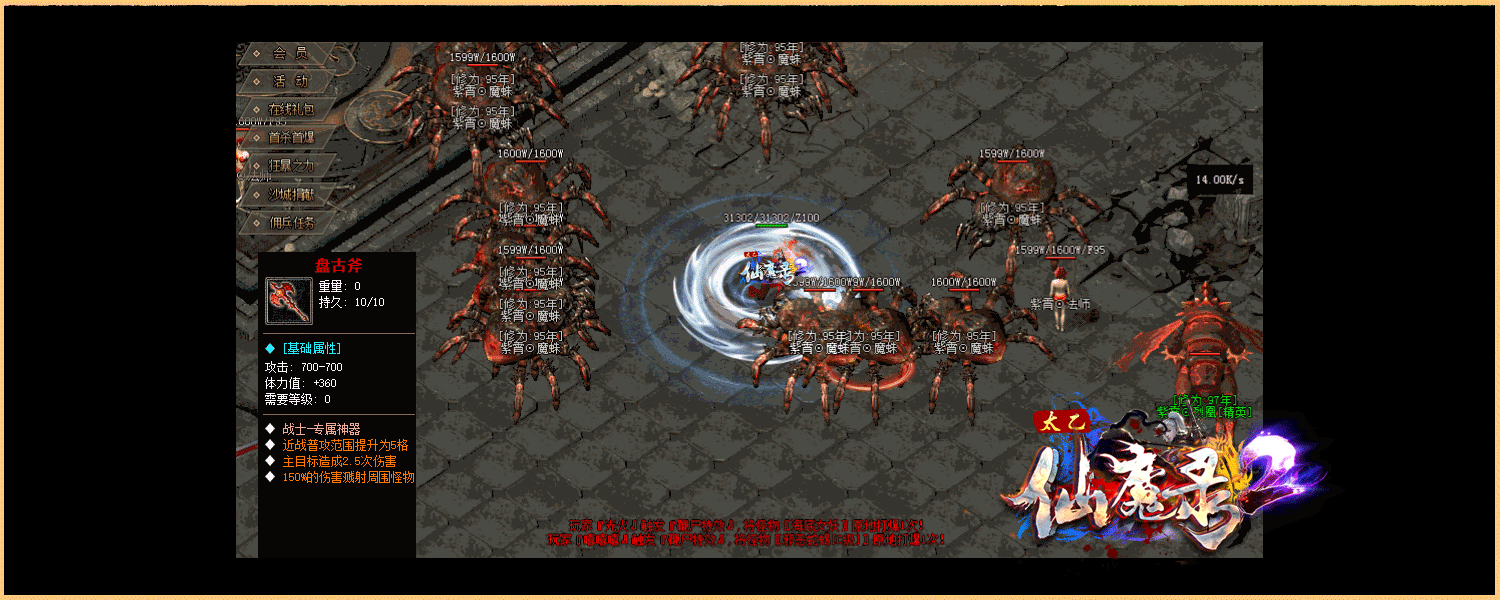Open the 活动 events menu
Screen dimensions: 1500x600
pyautogui.click(x=289, y=81)
